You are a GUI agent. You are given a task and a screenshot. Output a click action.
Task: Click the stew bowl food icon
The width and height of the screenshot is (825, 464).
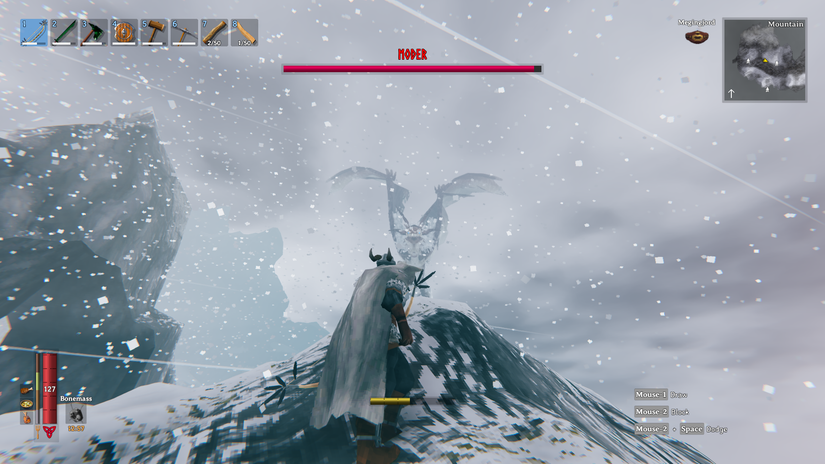pyautogui.click(x=26, y=405)
